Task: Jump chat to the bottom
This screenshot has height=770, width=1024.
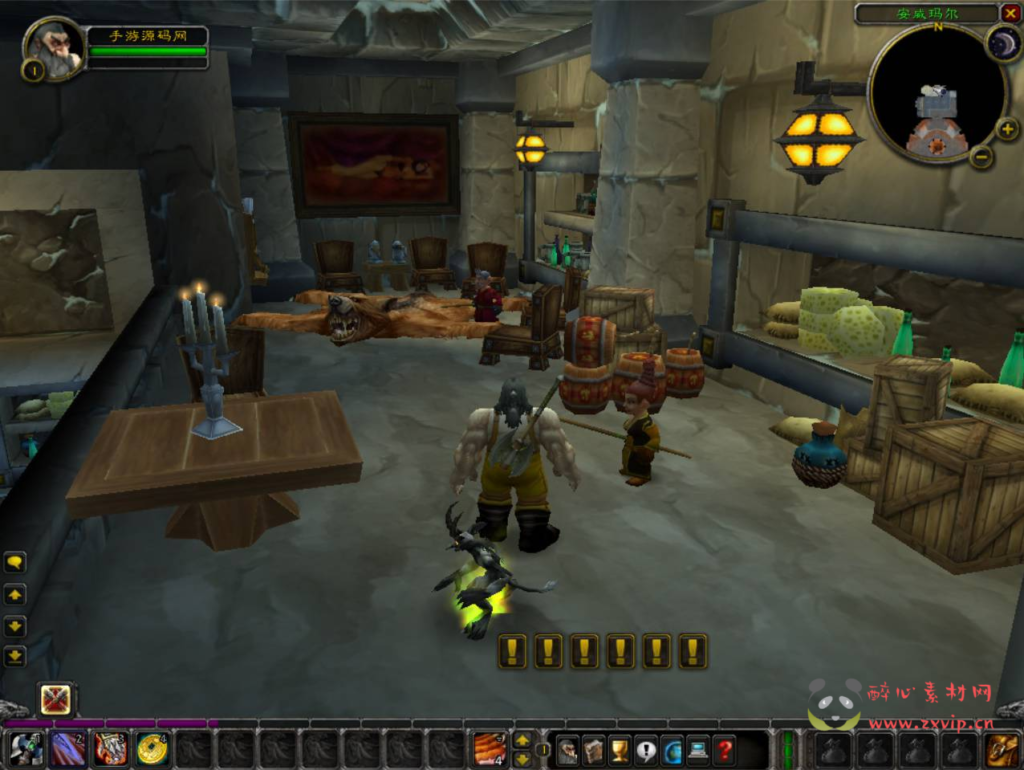Action: pos(15,657)
